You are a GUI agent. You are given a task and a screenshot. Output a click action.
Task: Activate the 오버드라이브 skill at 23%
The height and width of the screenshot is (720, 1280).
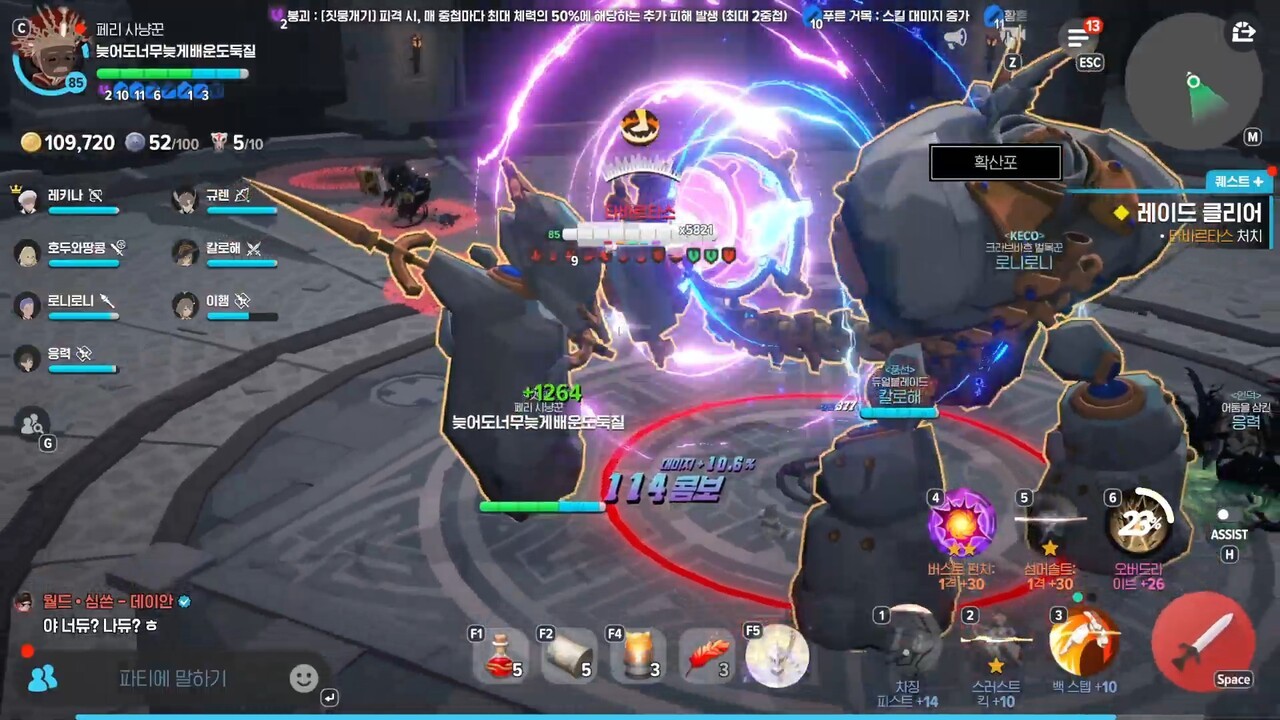[1140, 522]
